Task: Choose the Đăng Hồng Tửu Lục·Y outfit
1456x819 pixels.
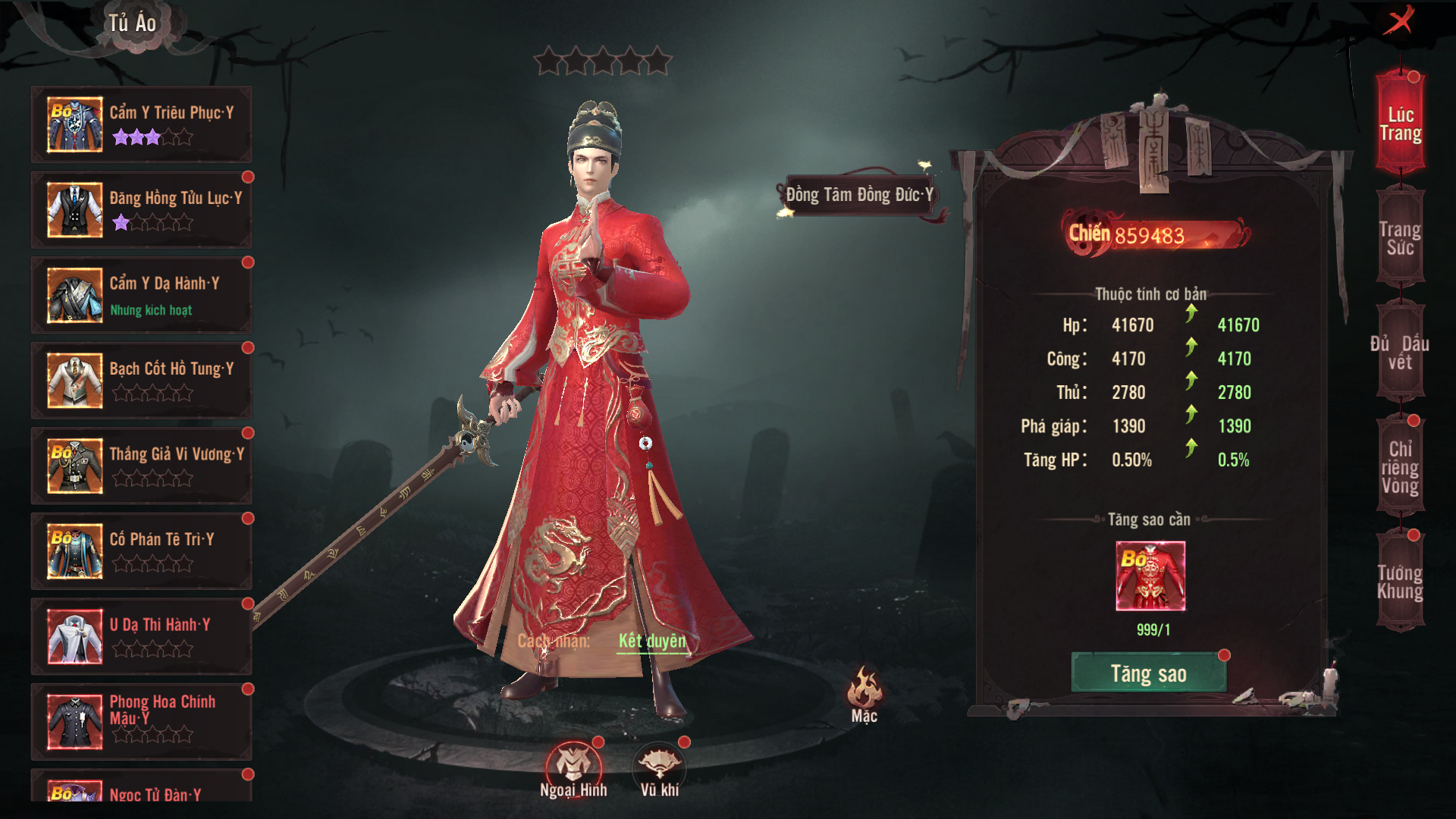Action: tap(142, 210)
